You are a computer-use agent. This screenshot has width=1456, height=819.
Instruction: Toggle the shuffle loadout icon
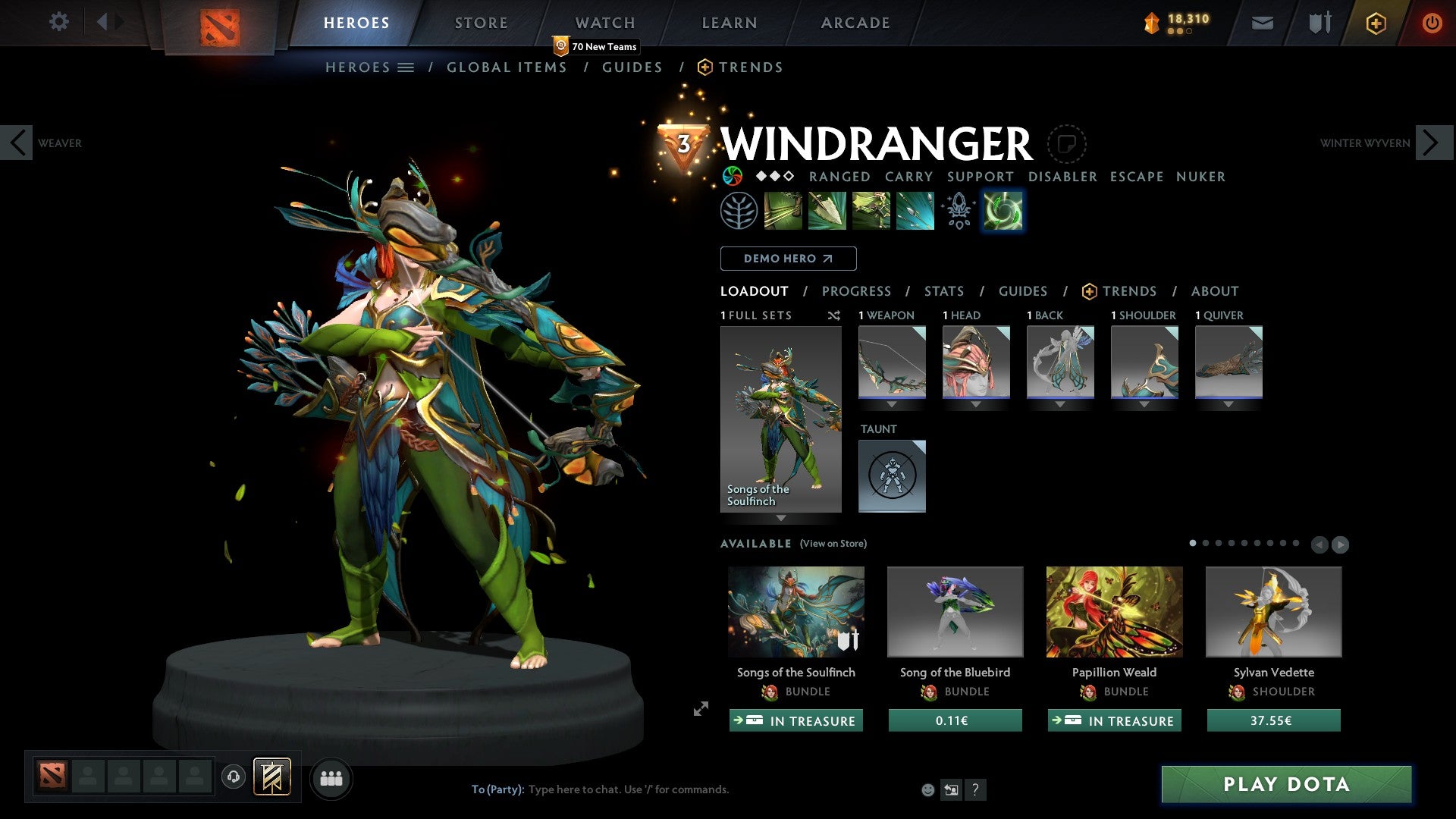[x=834, y=315]
